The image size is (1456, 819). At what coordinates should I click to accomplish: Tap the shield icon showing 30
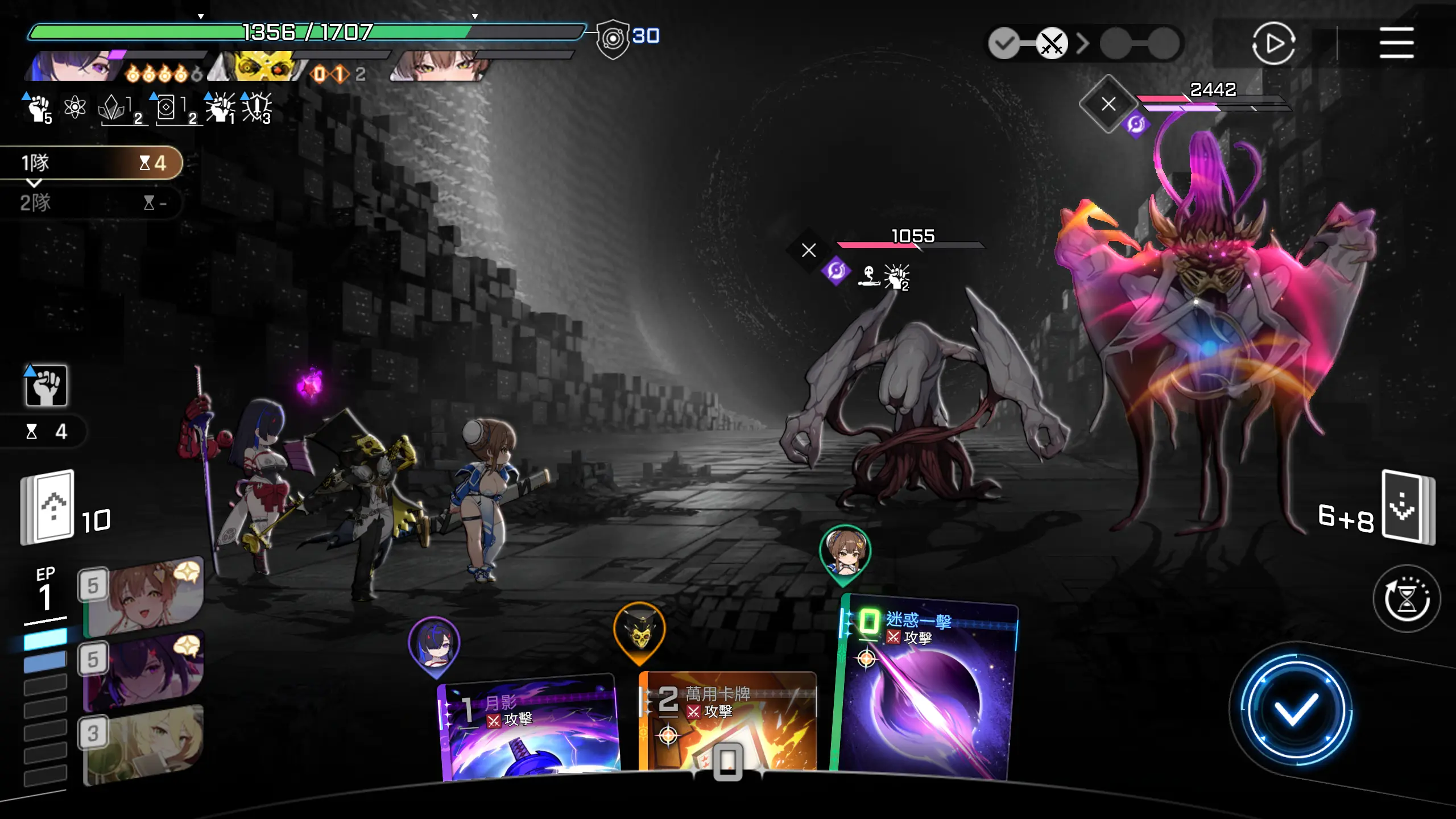coord(613,39)
